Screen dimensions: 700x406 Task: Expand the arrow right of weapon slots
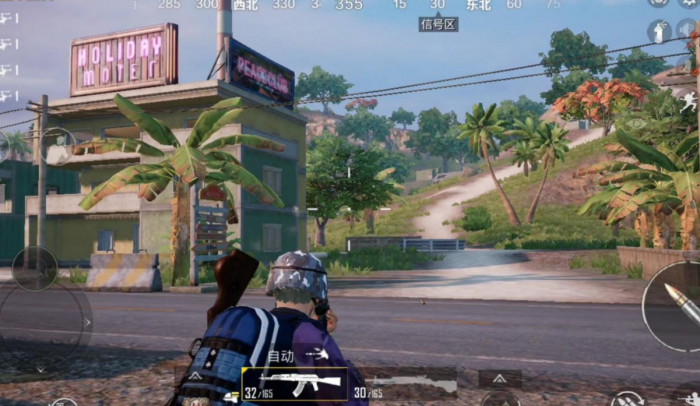tap(498, 377)
